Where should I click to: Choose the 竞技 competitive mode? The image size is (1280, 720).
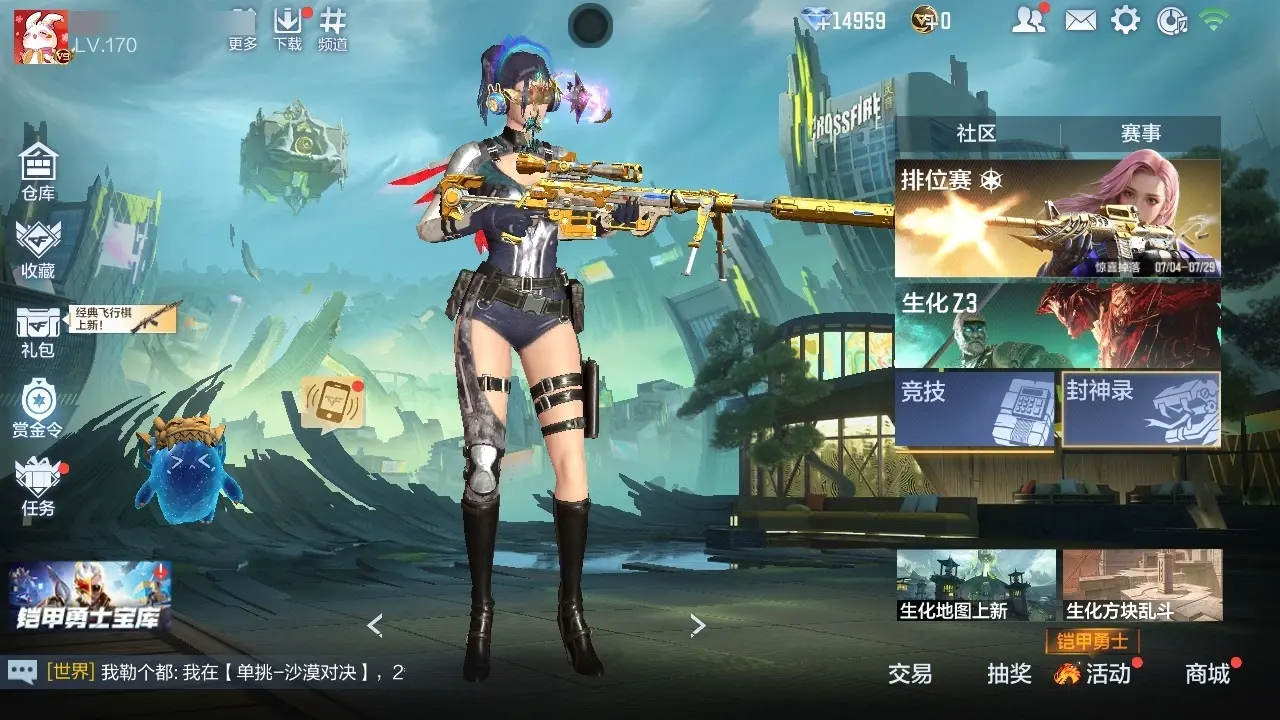pyautogui.click(x=975, y=408)
